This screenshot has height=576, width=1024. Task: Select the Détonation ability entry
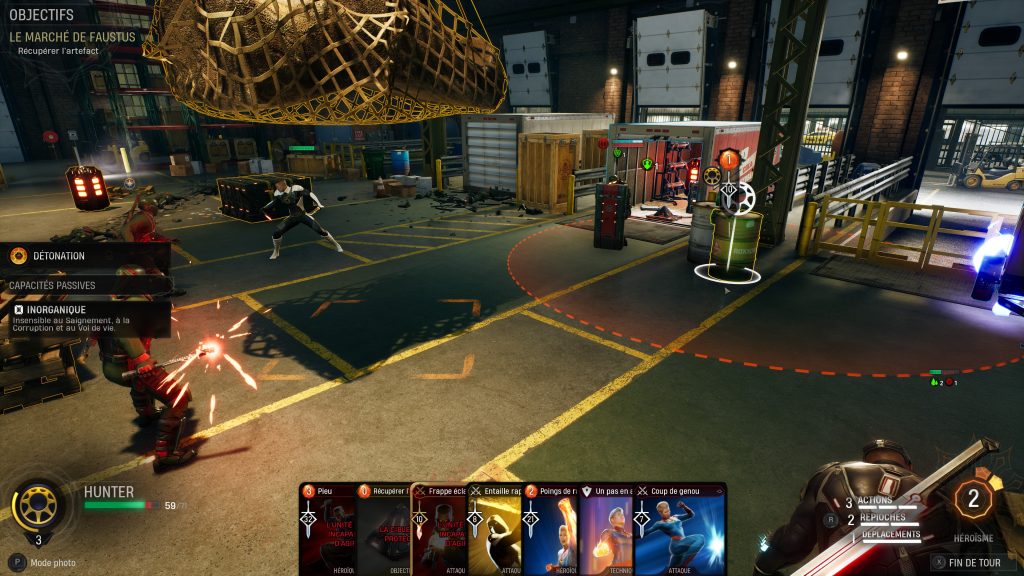[x=60, y=256]
